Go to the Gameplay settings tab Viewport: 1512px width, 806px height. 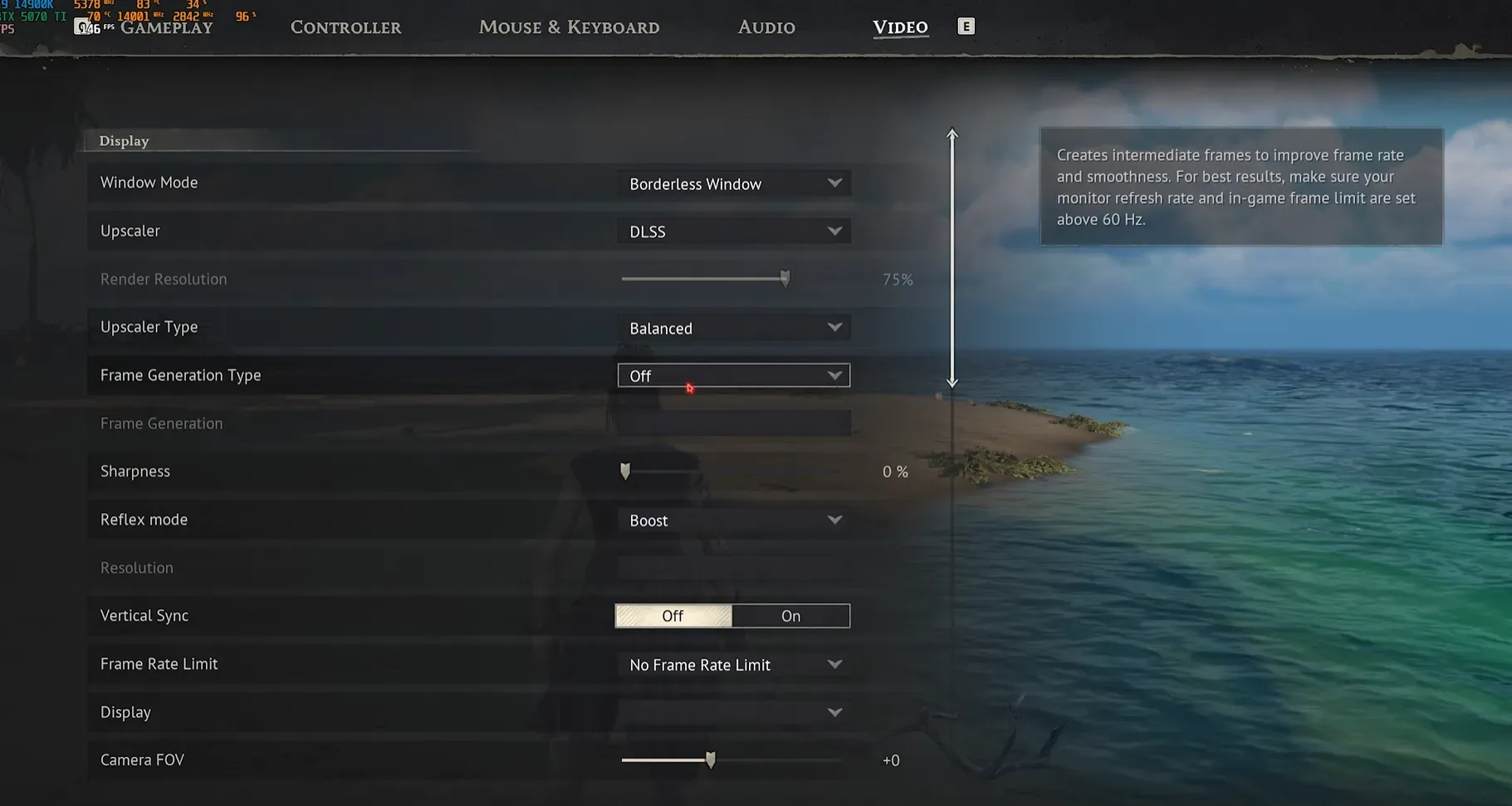(166, 27)
